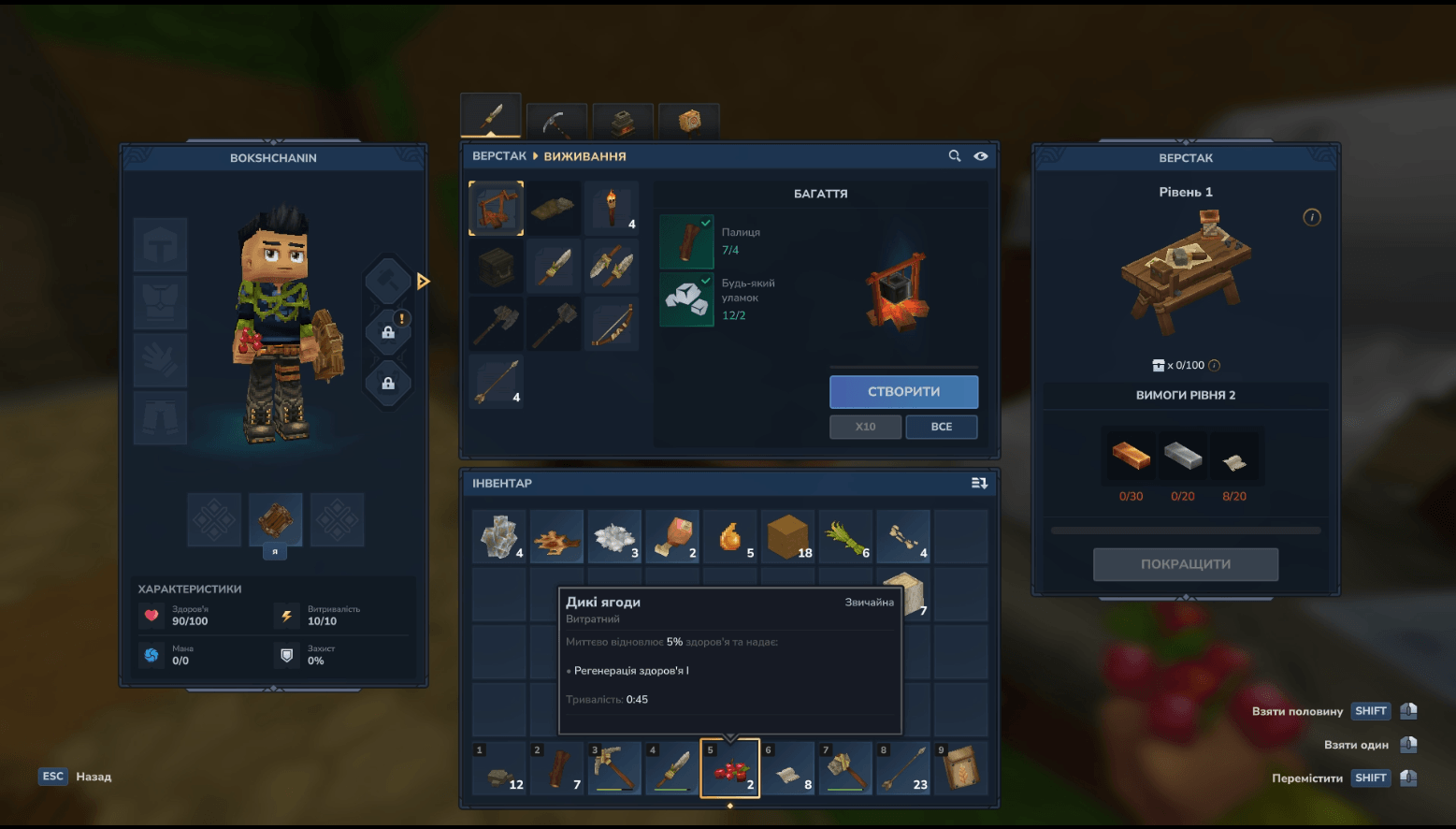Sort the inventory with the sort icon
Image resolution: width=1456 pixels, height=829 pixels.
coord(979,483)
